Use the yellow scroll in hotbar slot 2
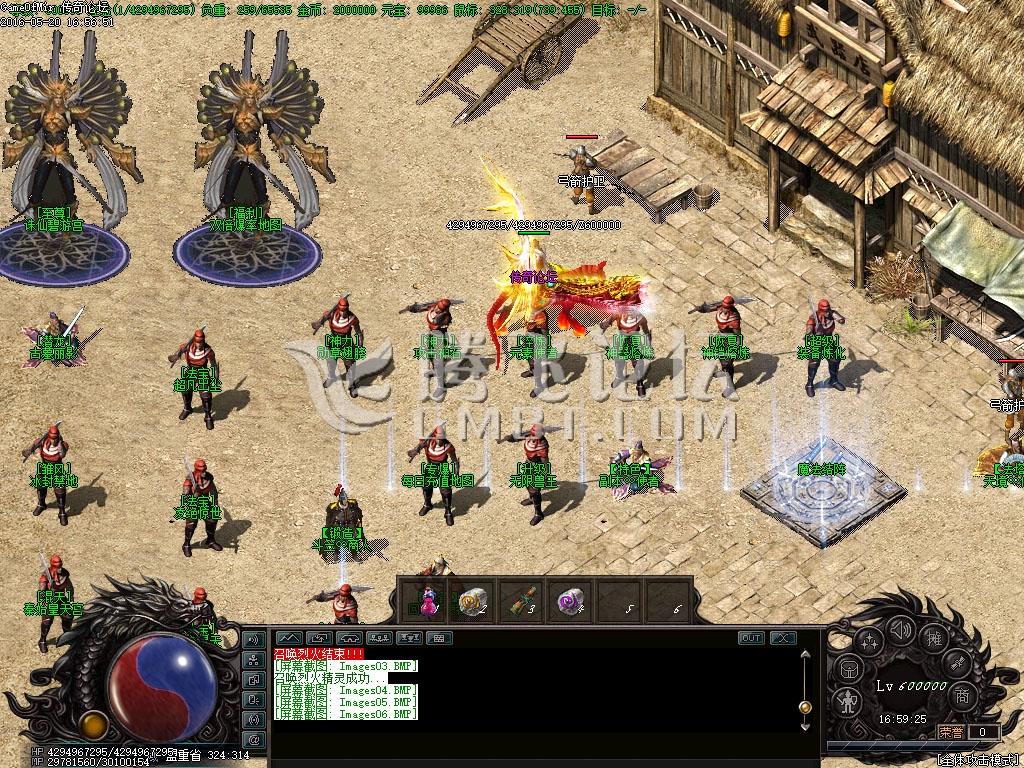This screenshot has width=1024, height=768. click(x=472, y=600)
